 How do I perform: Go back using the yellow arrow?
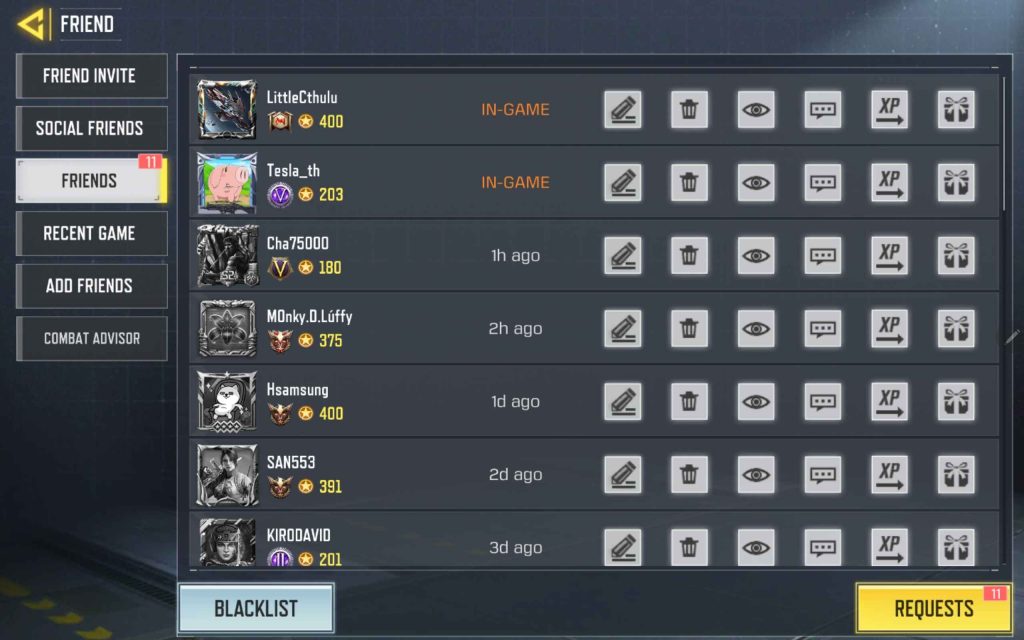pyautogui.click(x=32, y=24)
